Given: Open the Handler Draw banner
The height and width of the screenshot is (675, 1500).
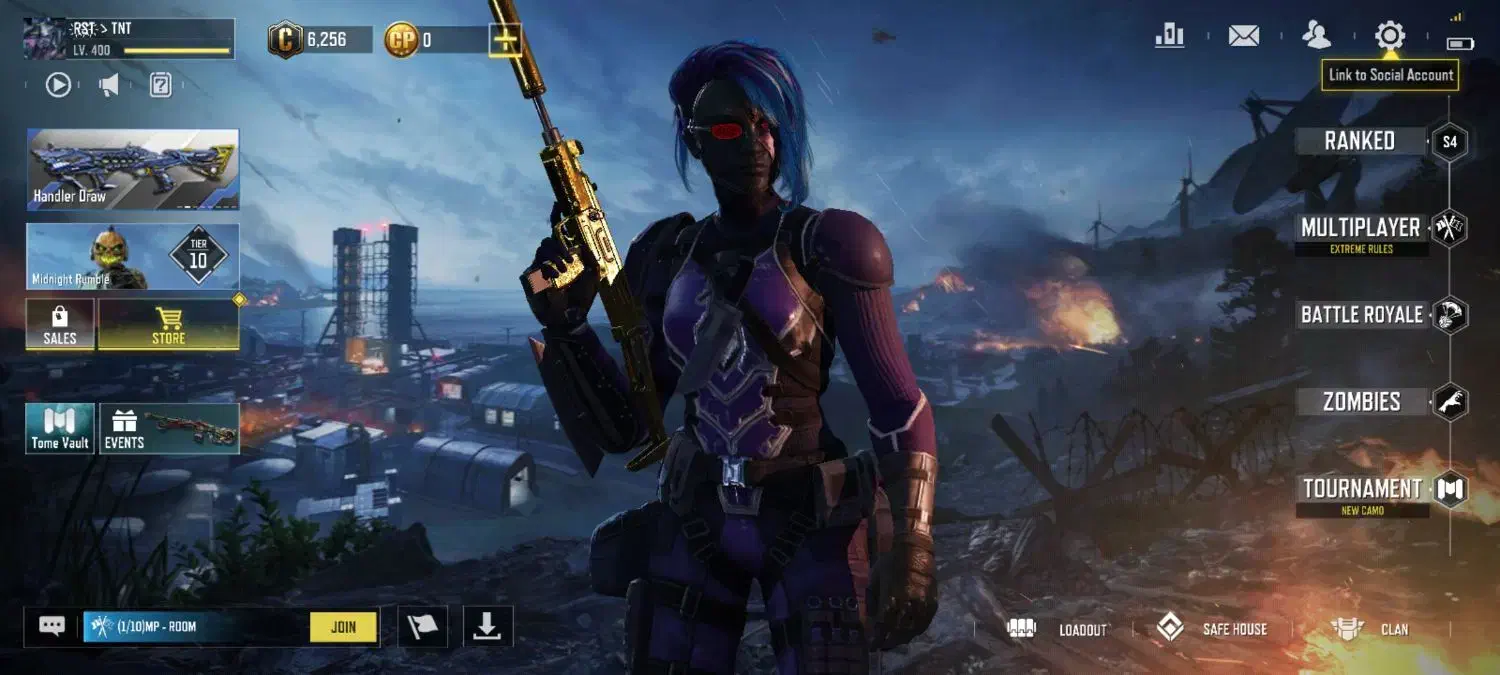Looking at the screenshot, I should (x=133, y=169).
